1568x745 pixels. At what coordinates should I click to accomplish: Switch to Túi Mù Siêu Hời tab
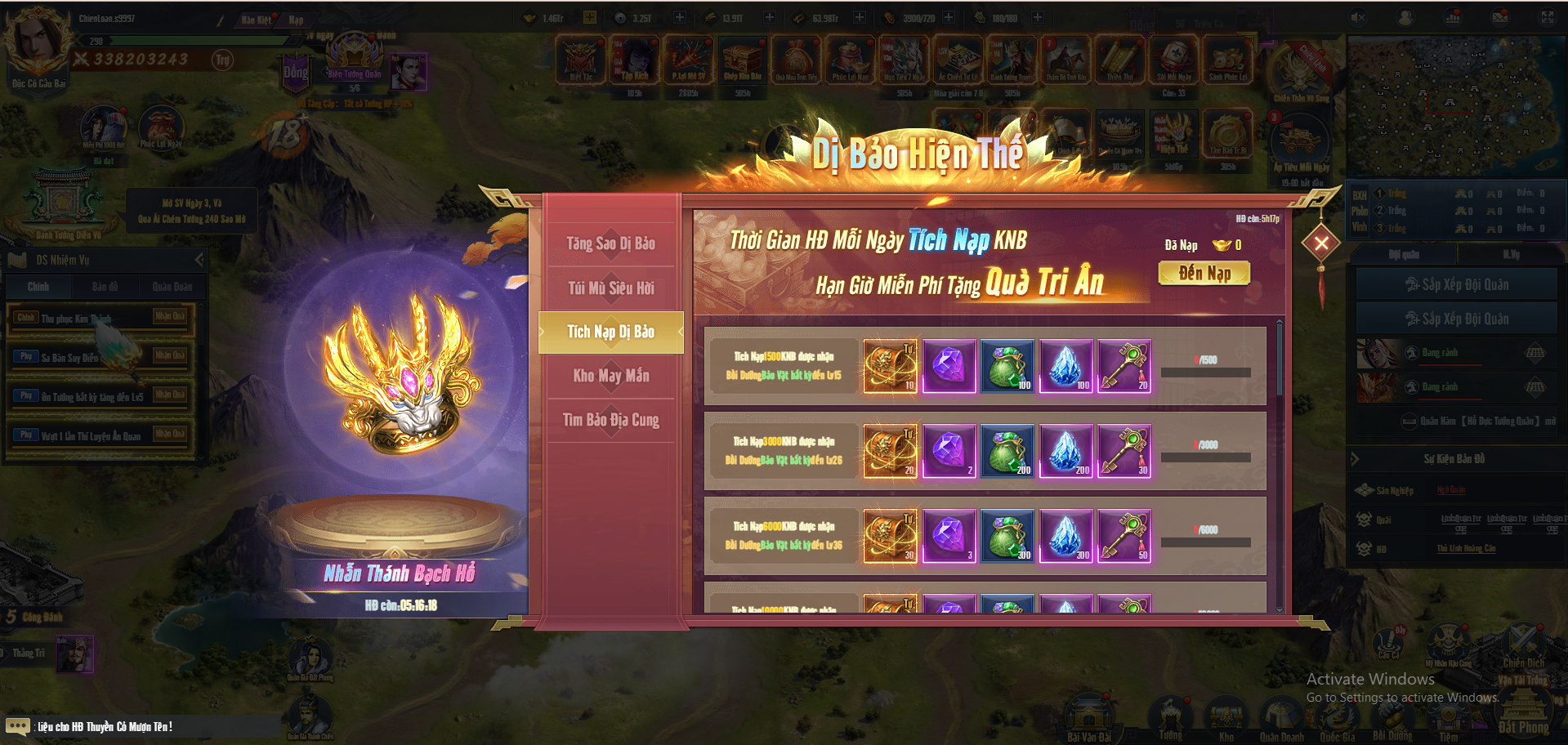610,288
